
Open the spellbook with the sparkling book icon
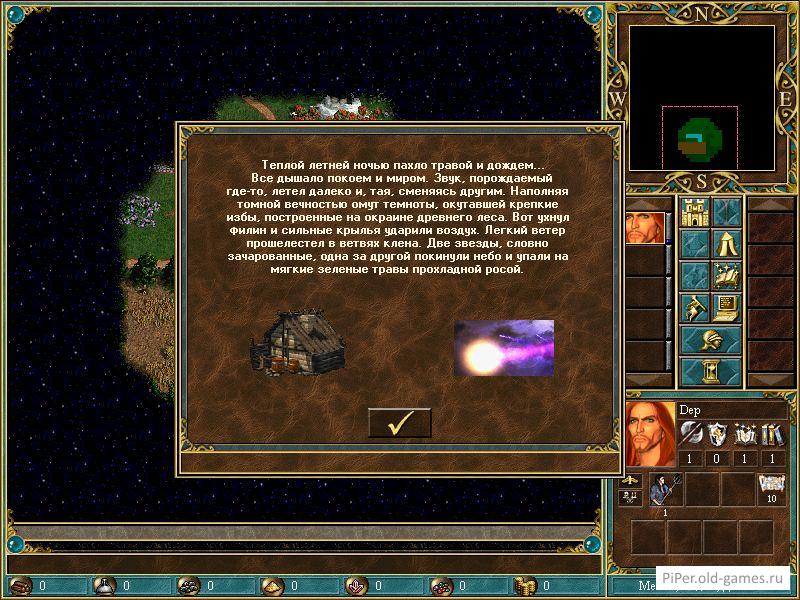(726, 276)
